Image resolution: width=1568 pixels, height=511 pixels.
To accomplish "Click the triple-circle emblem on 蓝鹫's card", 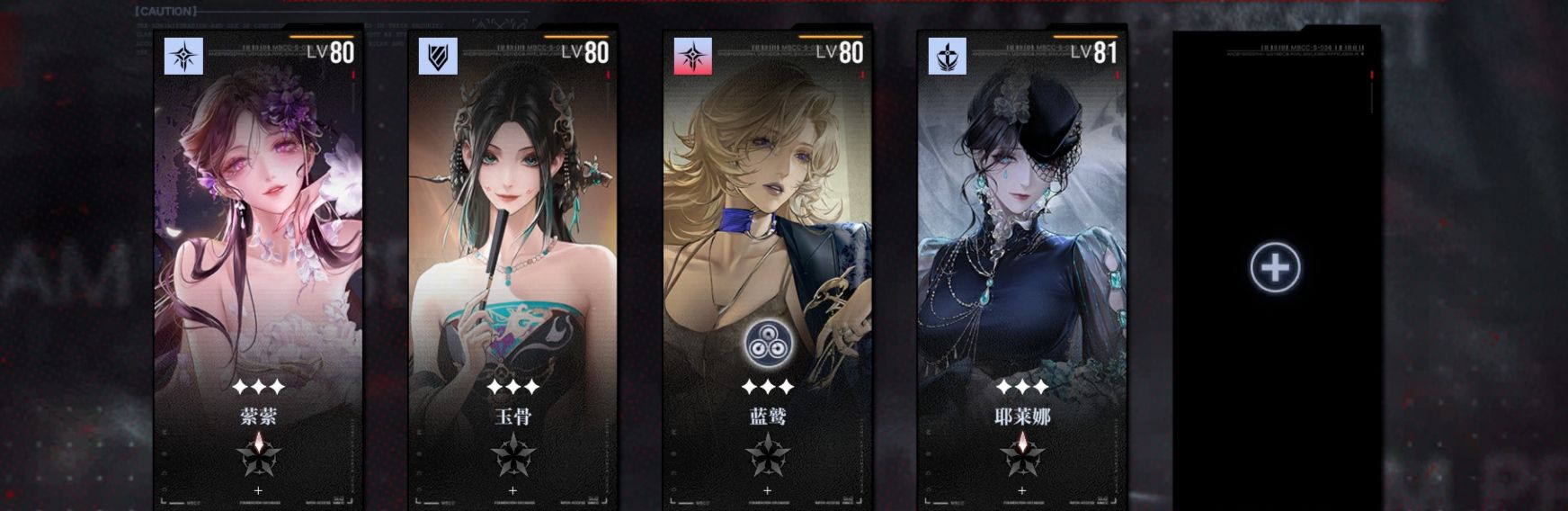I will click(767, 344).
